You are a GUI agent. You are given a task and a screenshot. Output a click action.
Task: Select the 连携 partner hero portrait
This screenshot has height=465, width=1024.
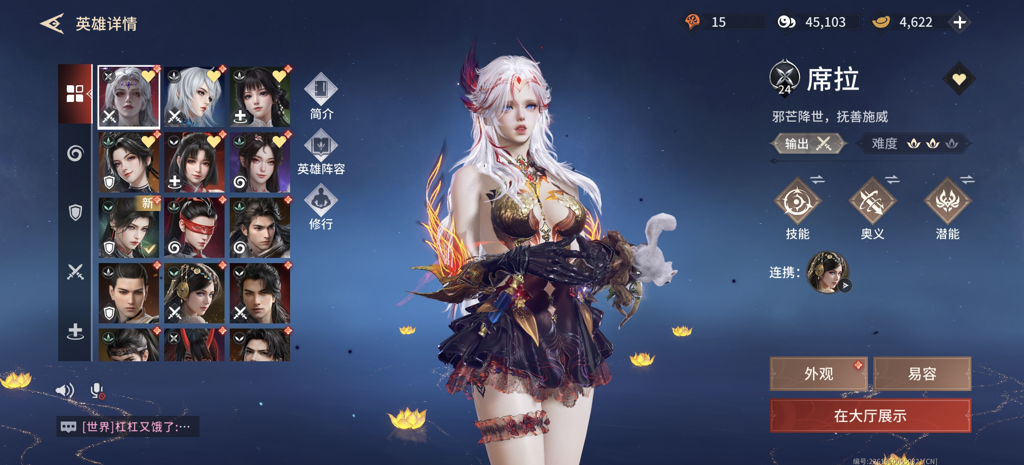coord(827,272)
